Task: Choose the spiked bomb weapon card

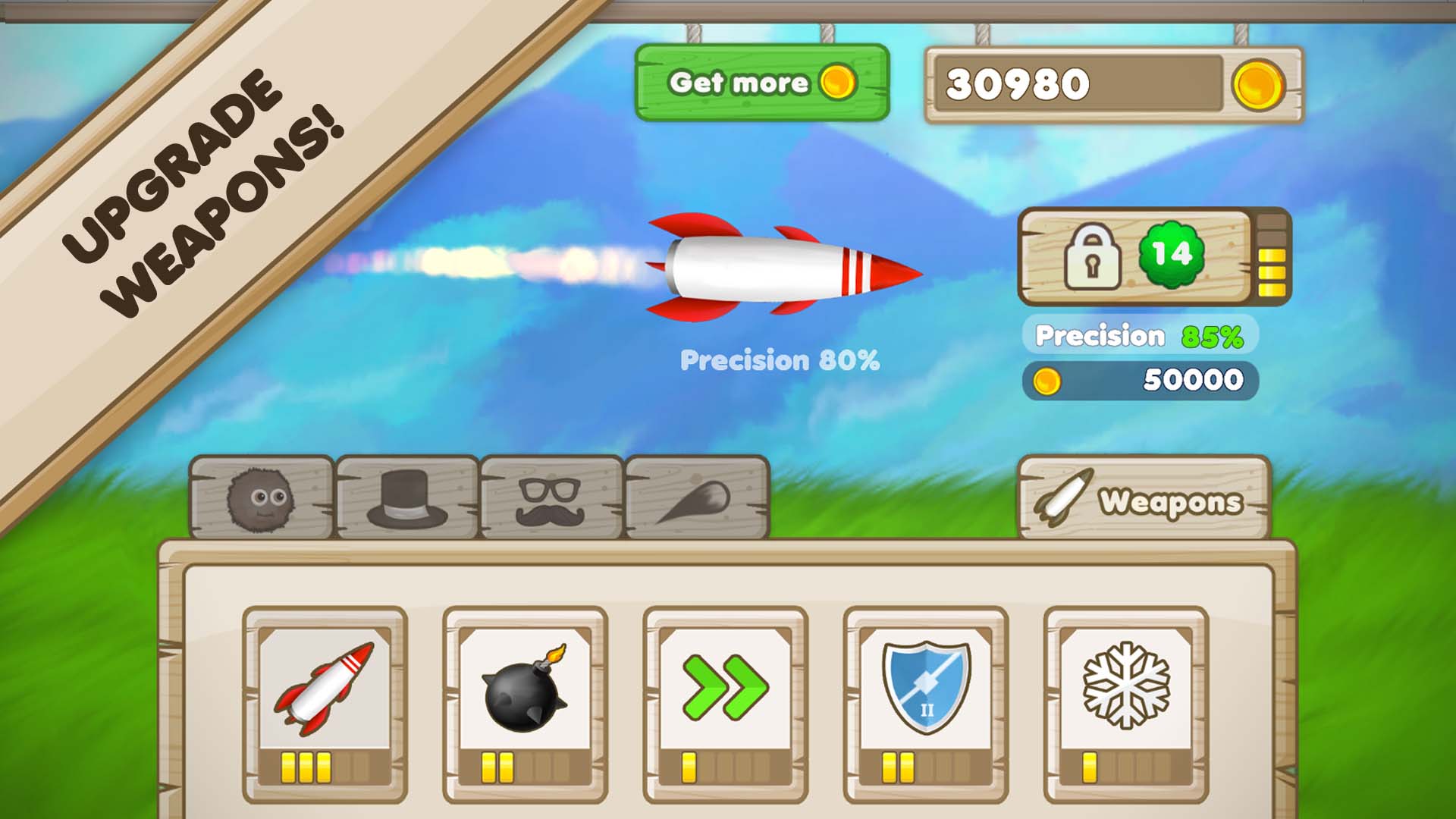Action: click(525, 702)
